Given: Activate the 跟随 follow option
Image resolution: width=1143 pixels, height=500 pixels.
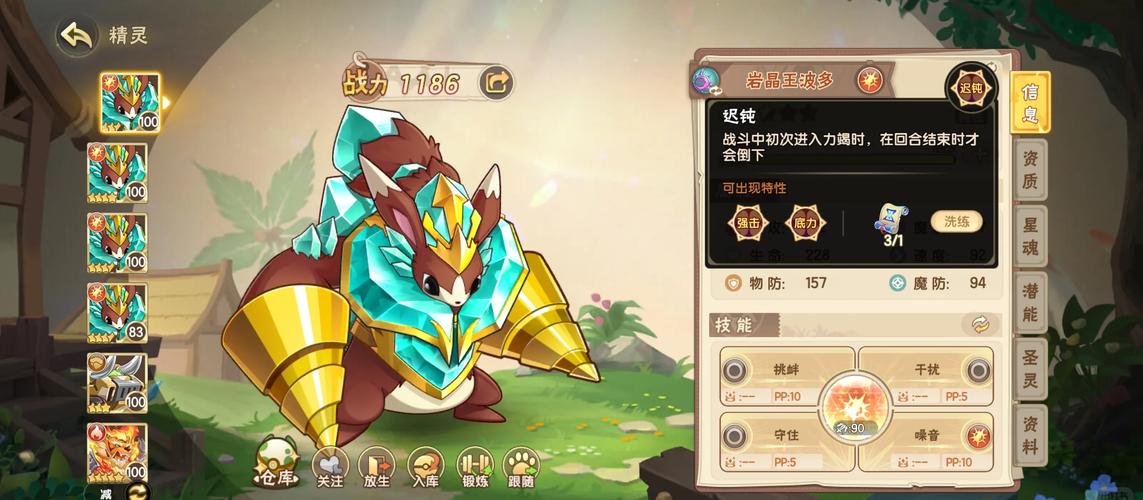Looking at the screenshot, I should pyautogui.click(x=522, y=466).
